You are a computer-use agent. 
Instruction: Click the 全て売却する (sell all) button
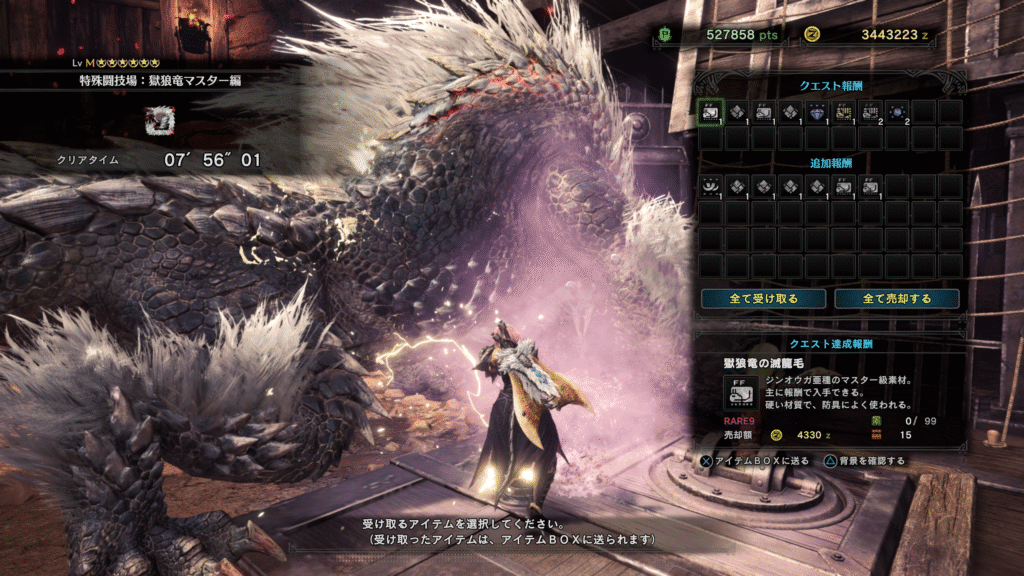coord(897,299)
